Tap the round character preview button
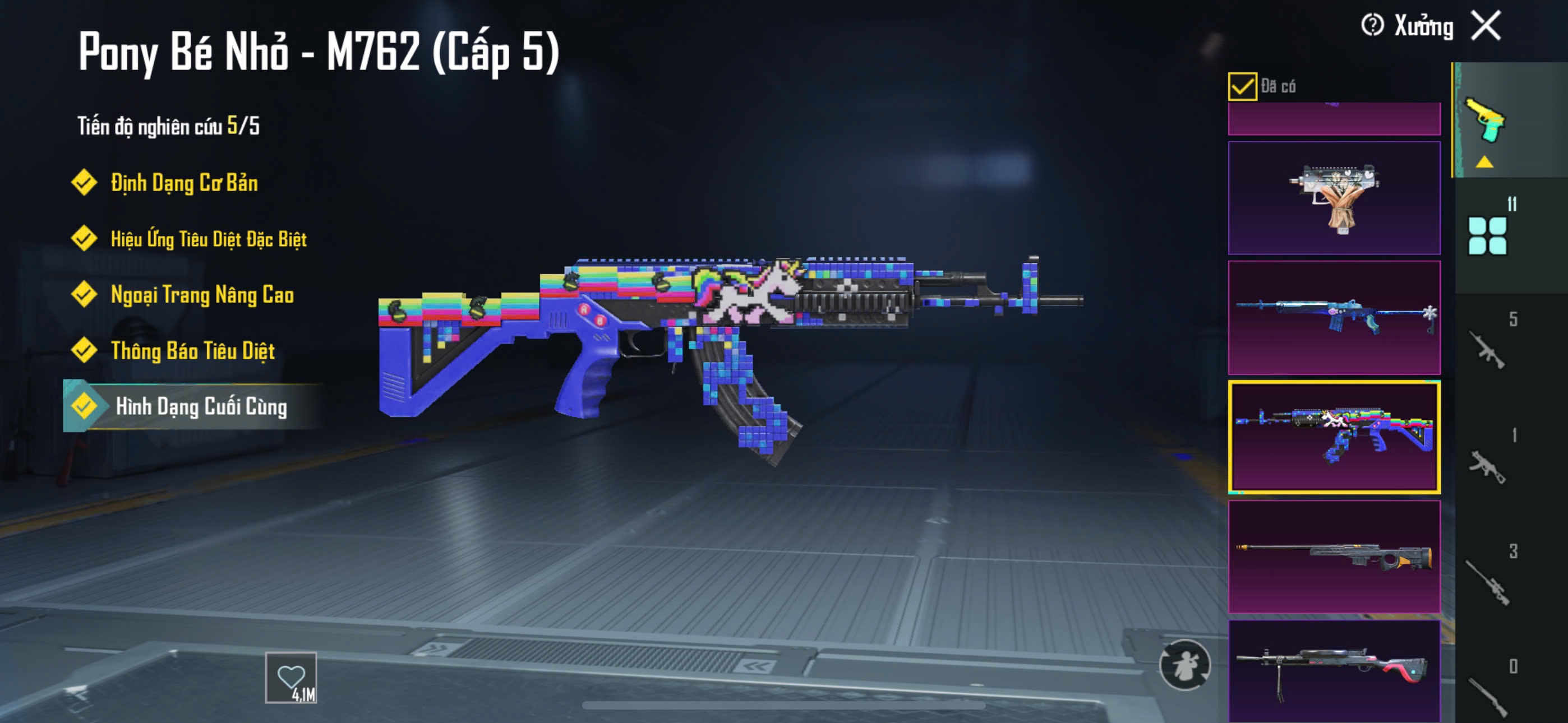 coord(1184,665)
